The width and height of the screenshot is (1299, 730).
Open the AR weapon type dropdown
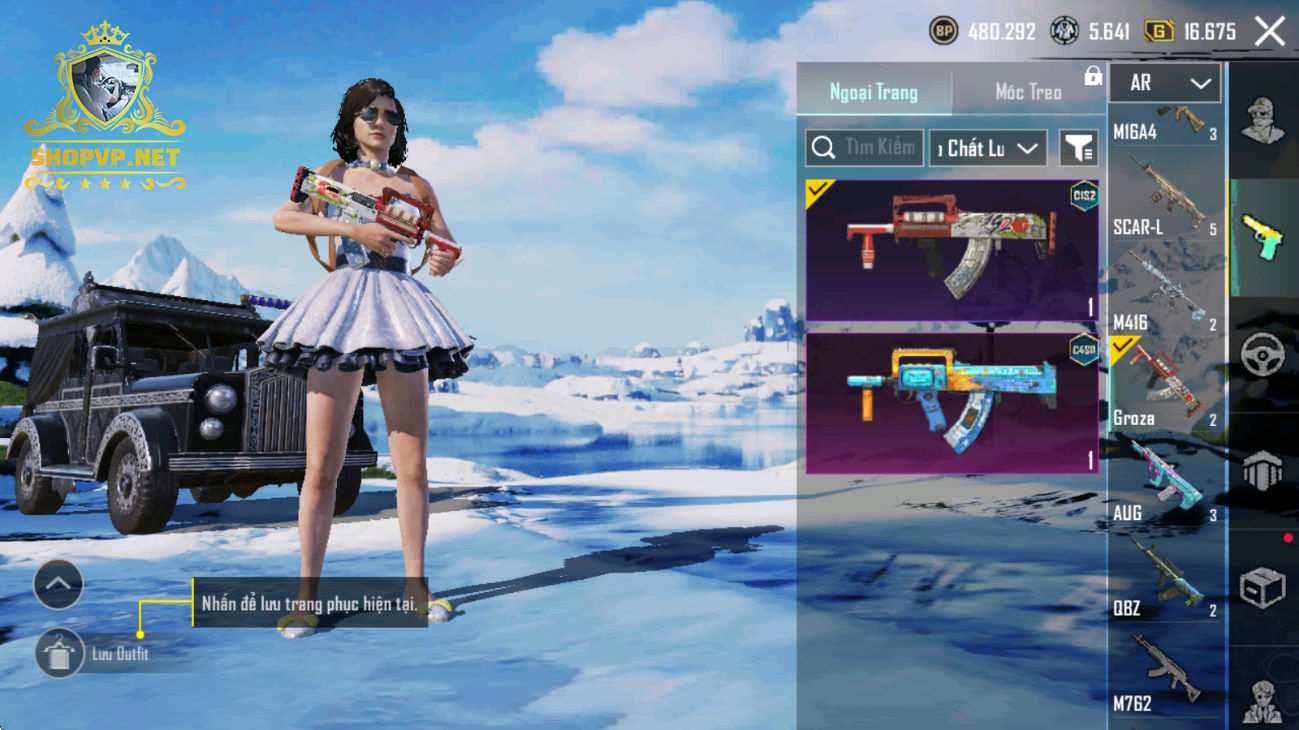pos(1165,84)
